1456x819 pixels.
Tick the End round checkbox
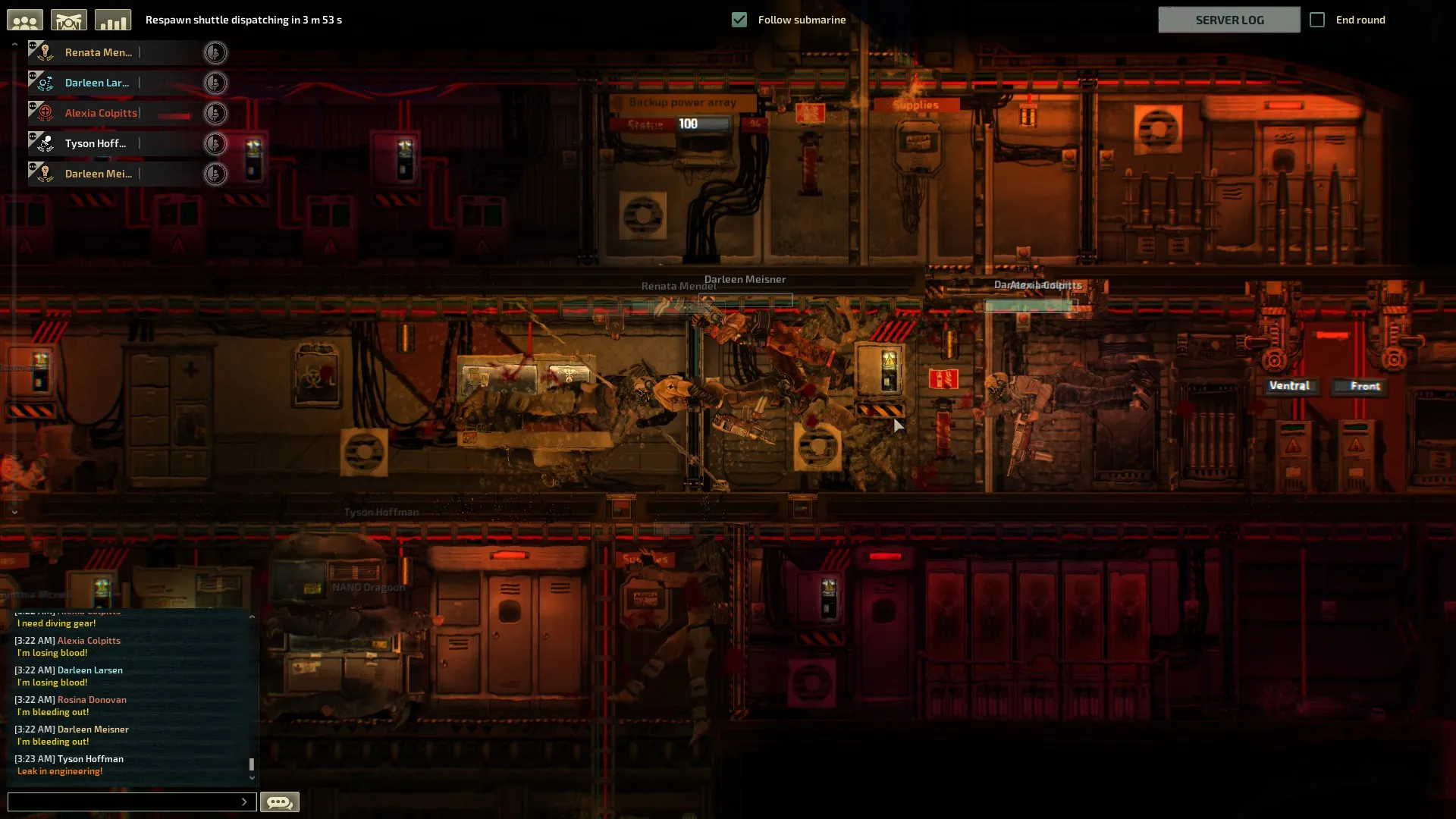[x=1317, y=20]
